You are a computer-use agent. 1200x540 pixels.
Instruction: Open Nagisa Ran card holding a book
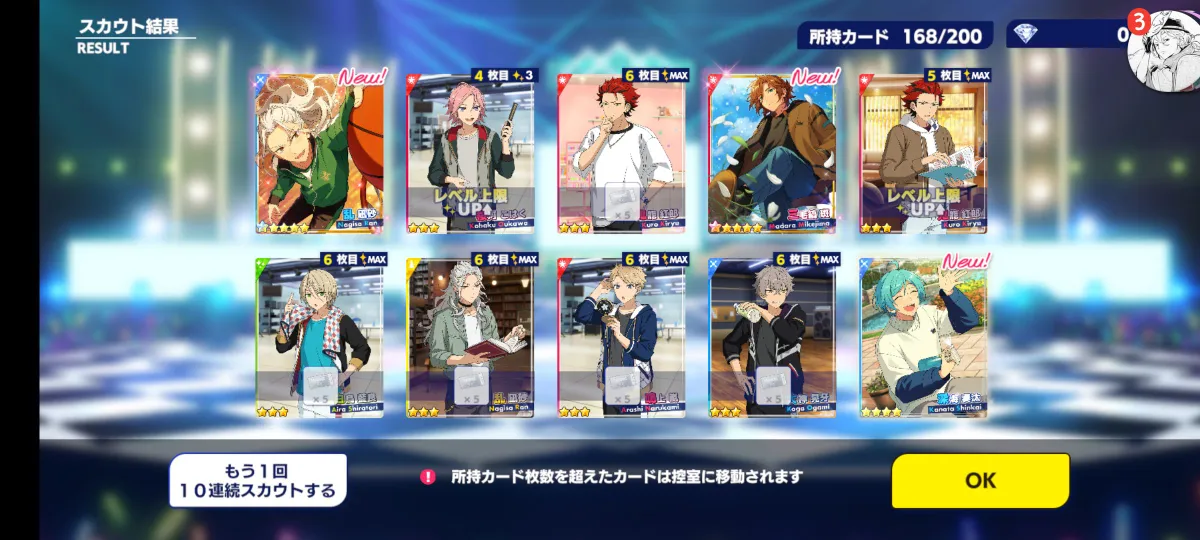click(471, 335)
